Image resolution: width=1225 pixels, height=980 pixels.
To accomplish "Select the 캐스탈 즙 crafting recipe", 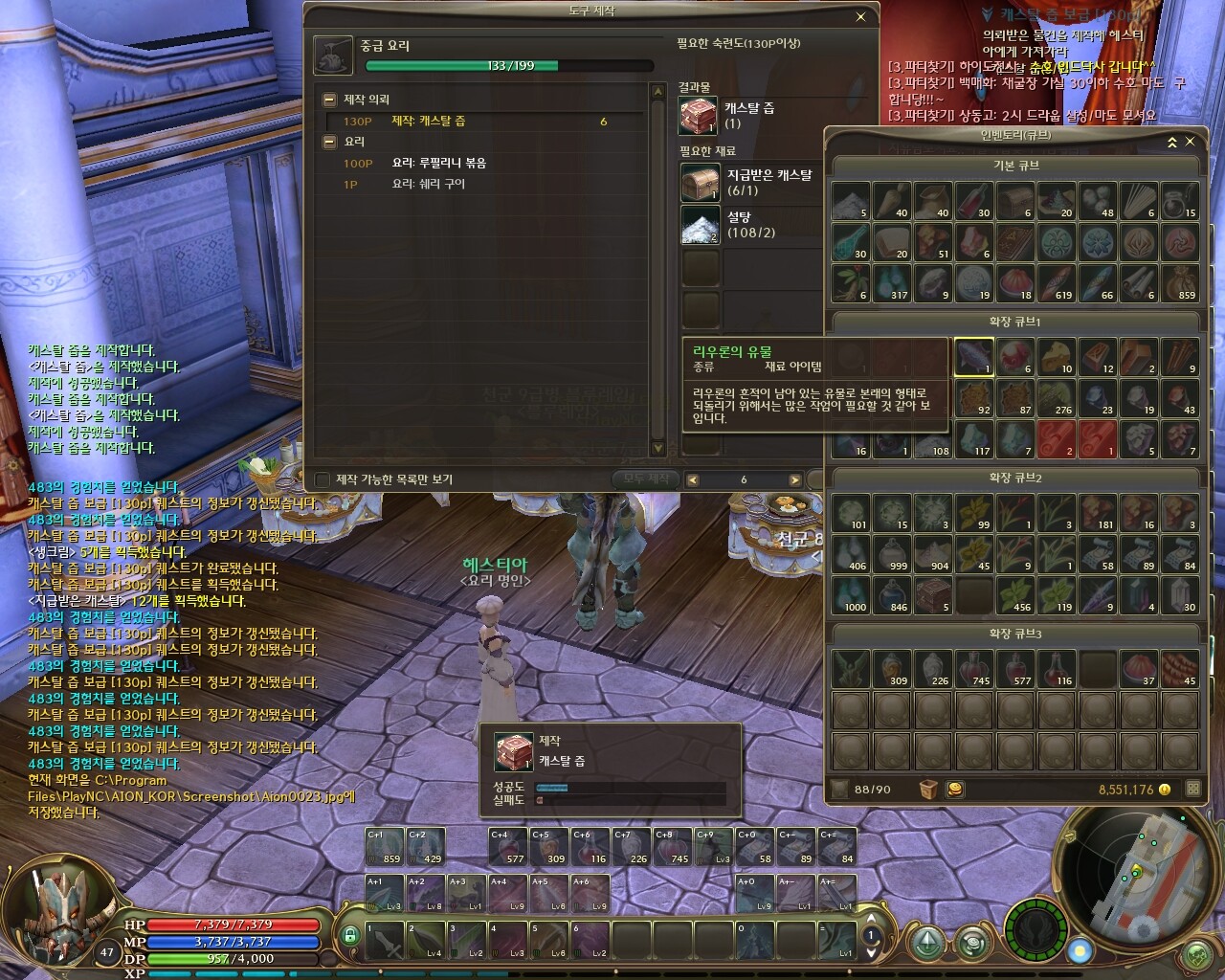I will 429,122.
